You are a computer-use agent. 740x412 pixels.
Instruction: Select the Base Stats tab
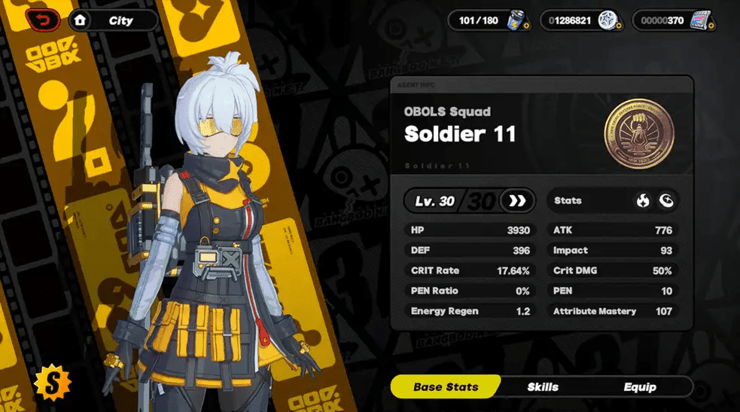(445, 387)
